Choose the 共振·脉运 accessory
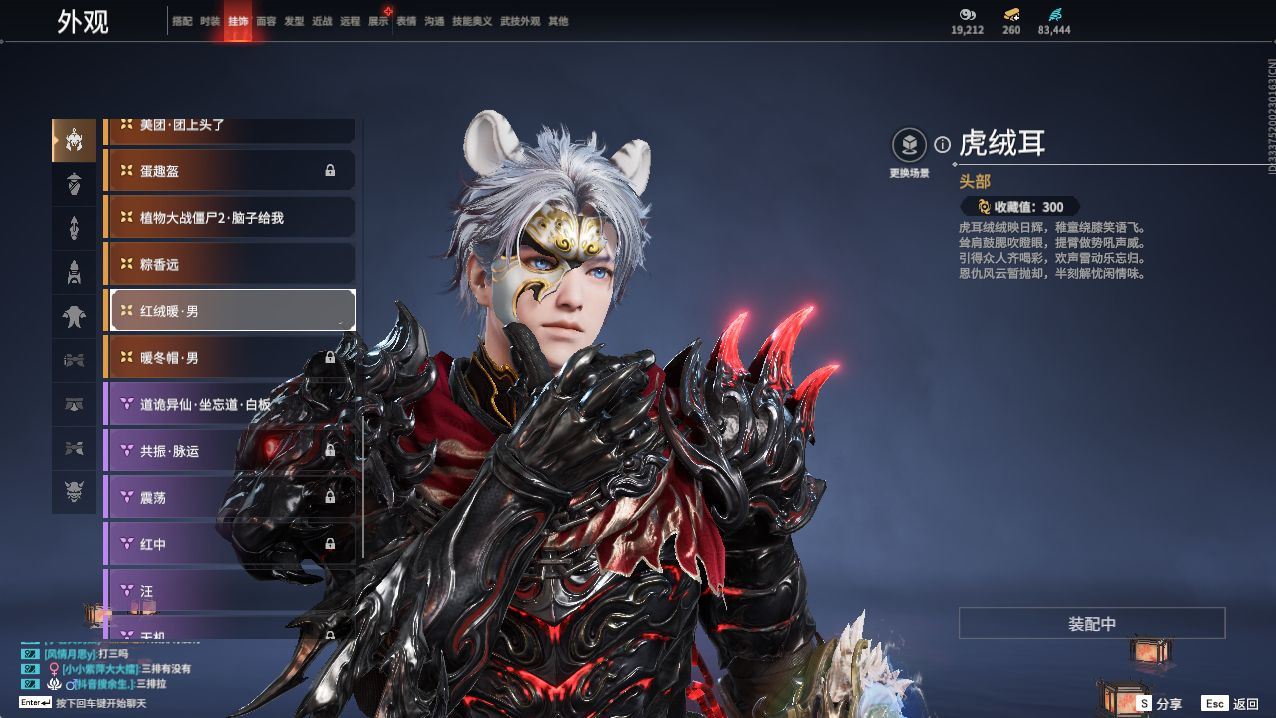Viewport: 1276px width, 718px height. click(229, 451)
